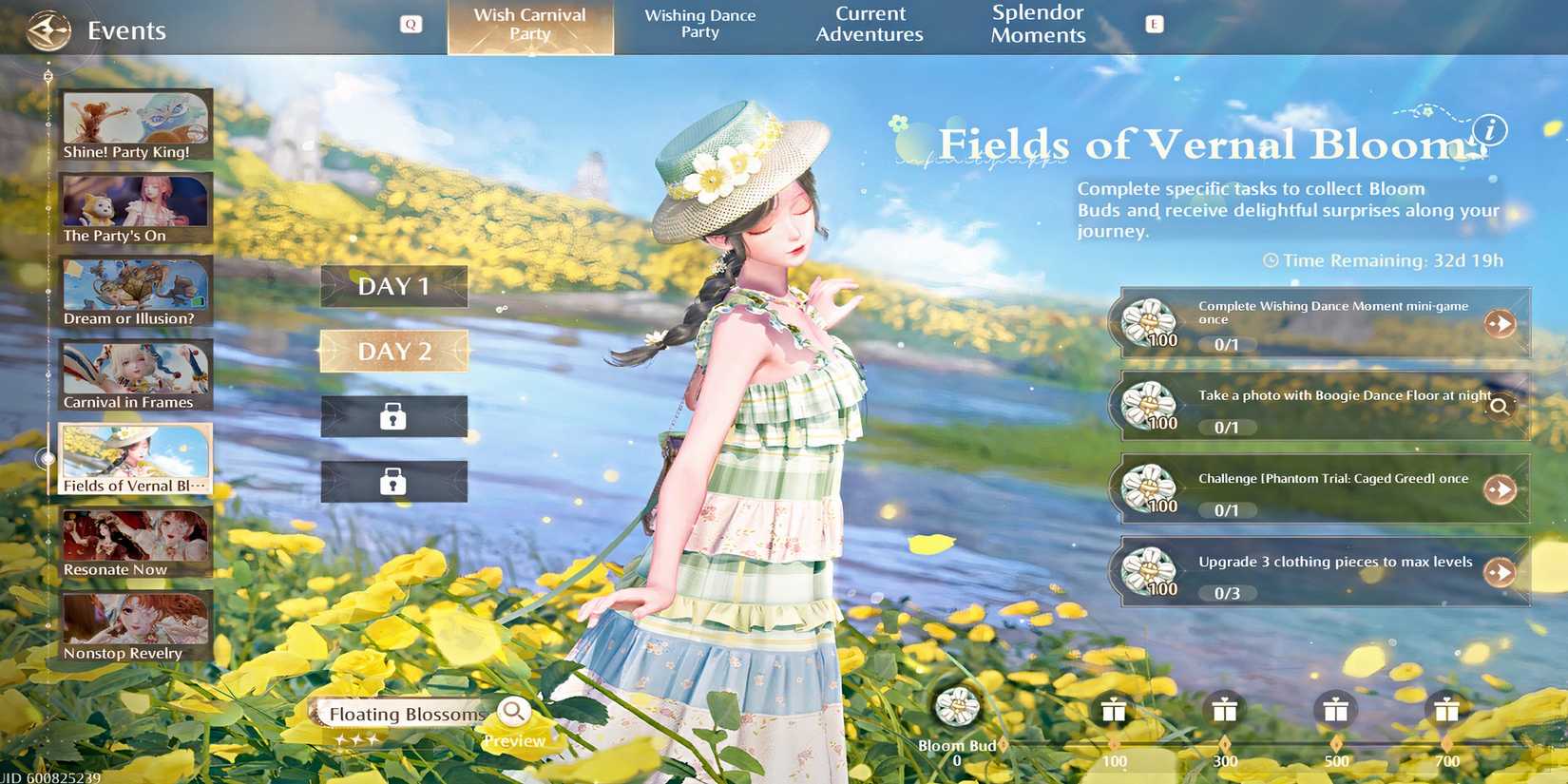Select the DAY 1 button
The height and width of the screenshot is (784, 1568).
point(393,285)
